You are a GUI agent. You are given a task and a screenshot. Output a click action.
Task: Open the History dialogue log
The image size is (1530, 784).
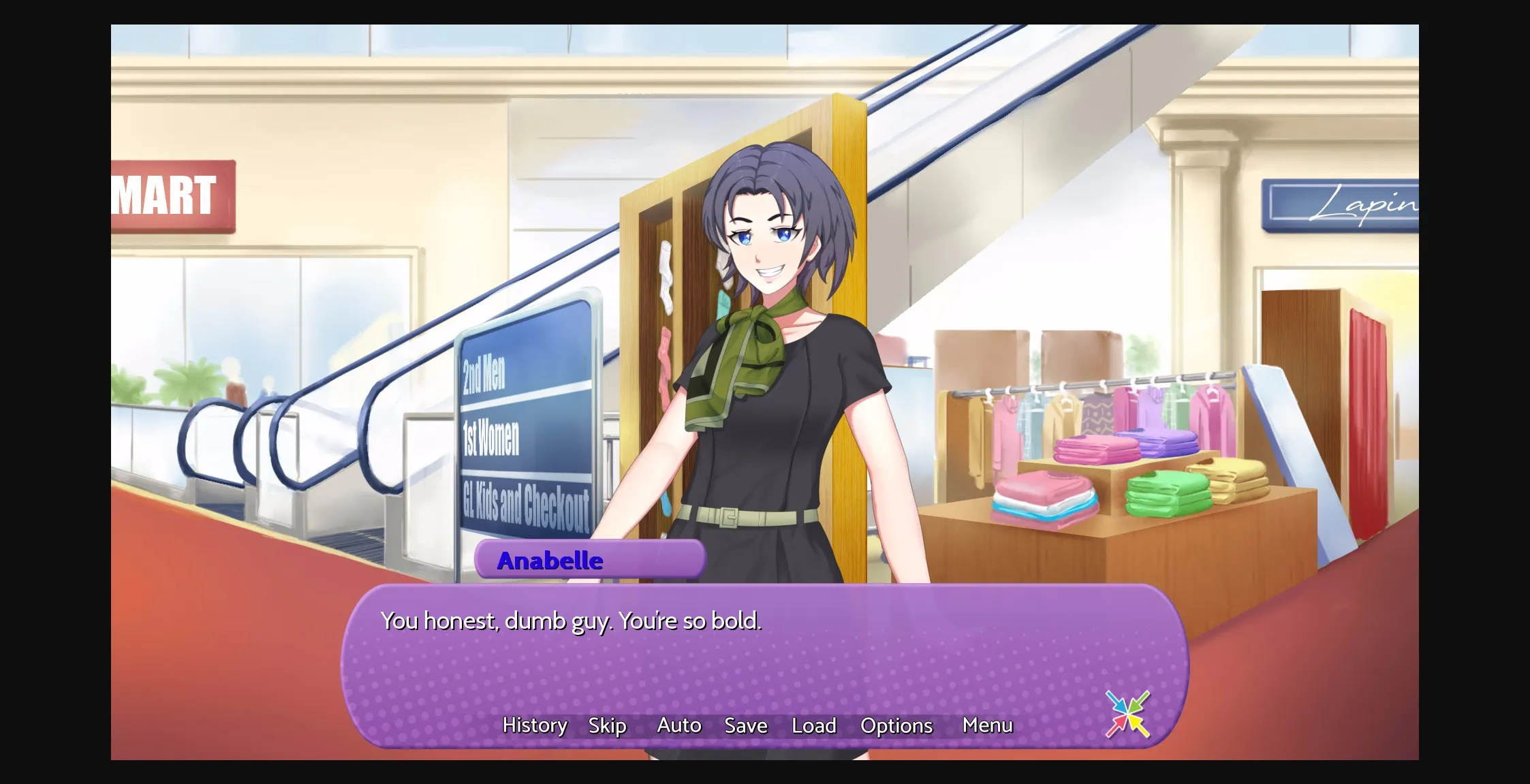pos(534,725)
